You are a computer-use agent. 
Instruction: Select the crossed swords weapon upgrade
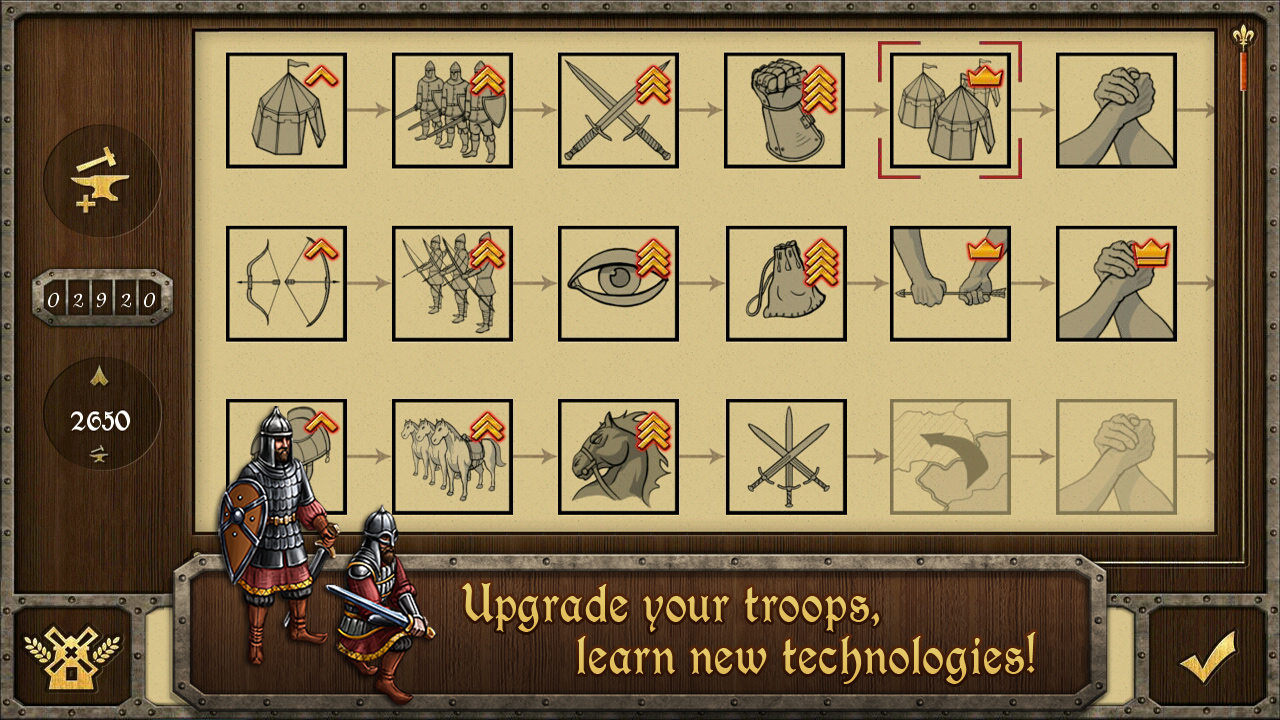pos(618,107)
